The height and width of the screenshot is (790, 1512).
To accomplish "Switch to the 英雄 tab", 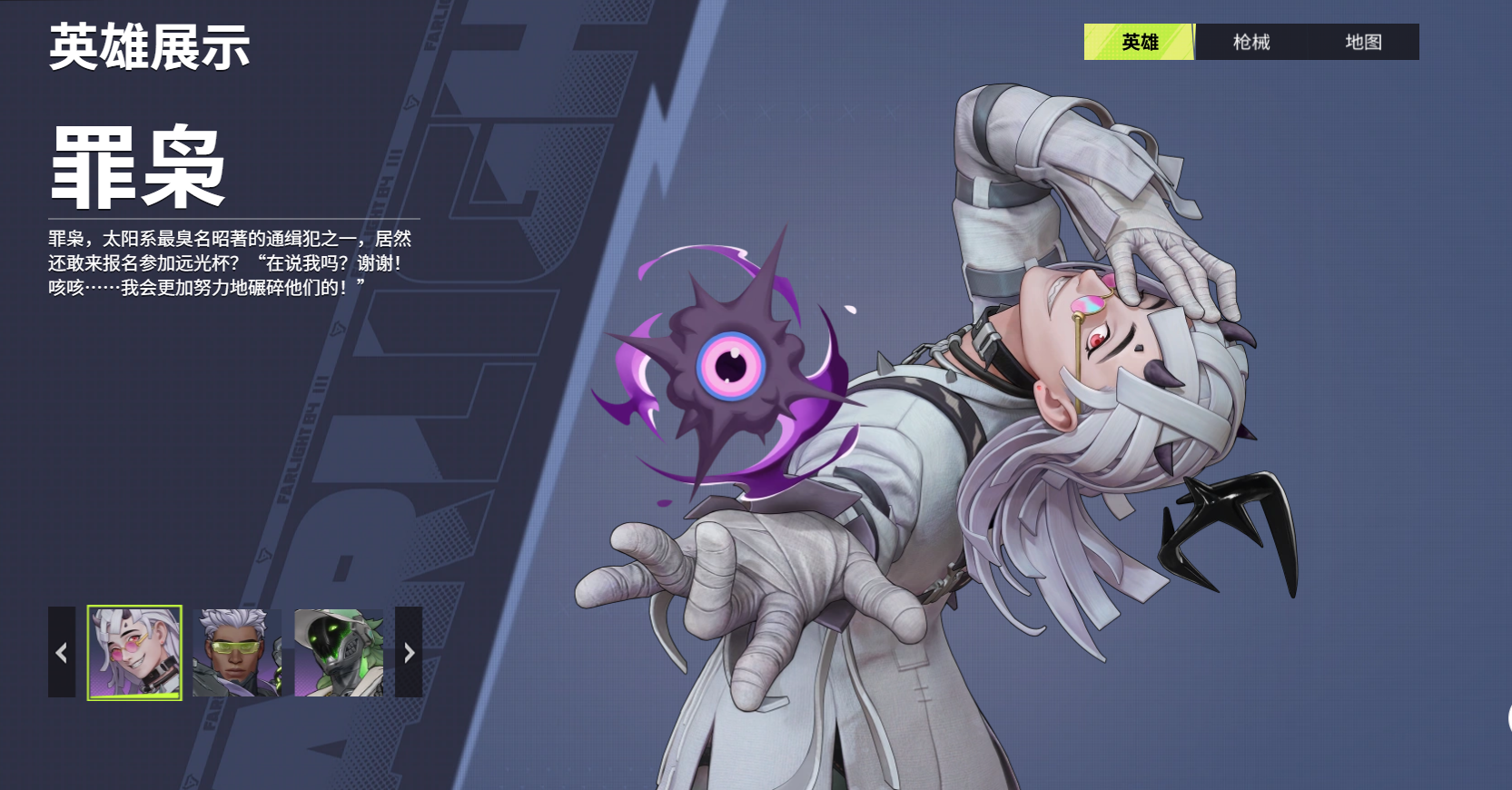I will coord(1139,42).
